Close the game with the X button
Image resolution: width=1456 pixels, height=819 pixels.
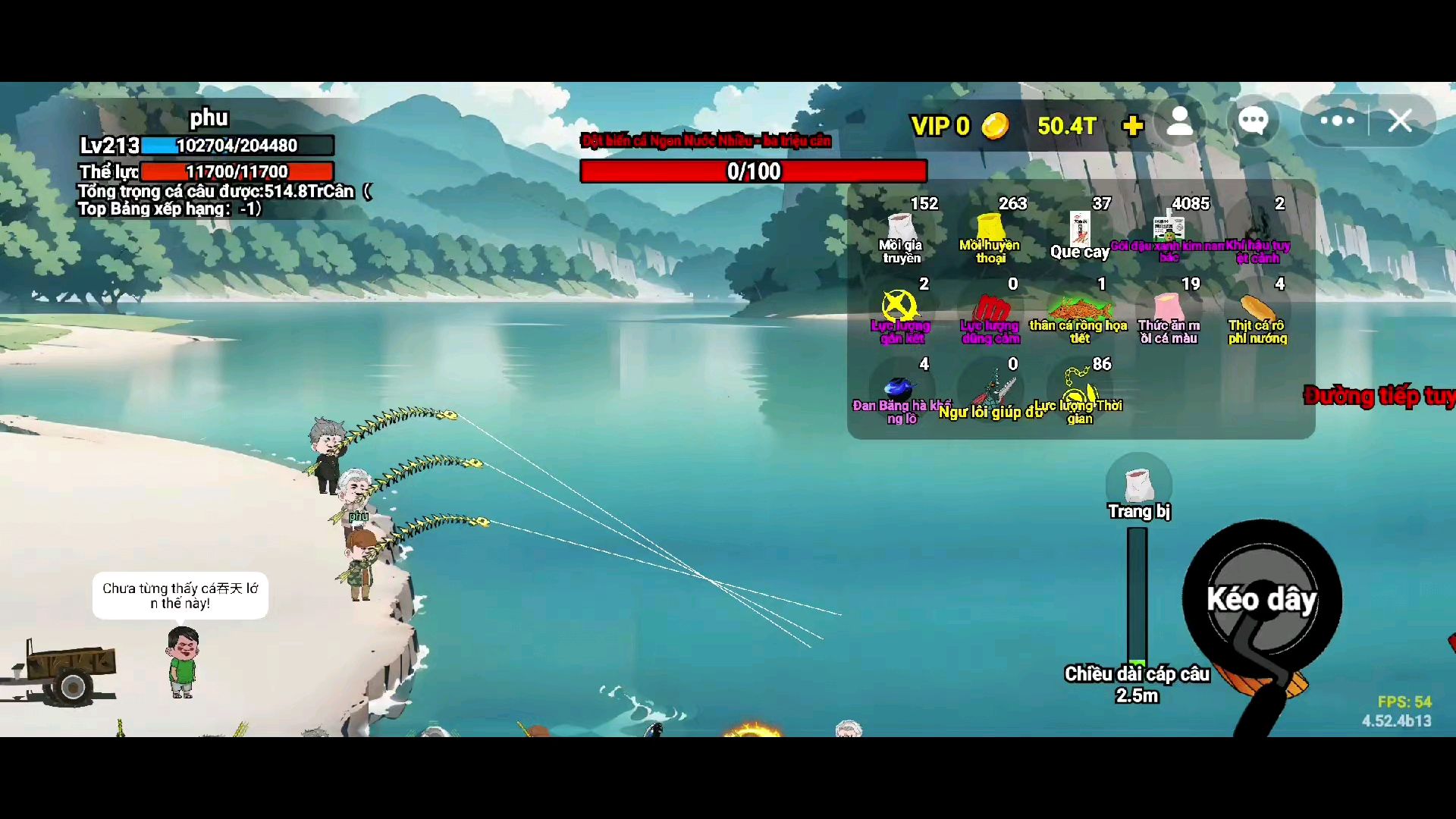(x=1401, y=121)
